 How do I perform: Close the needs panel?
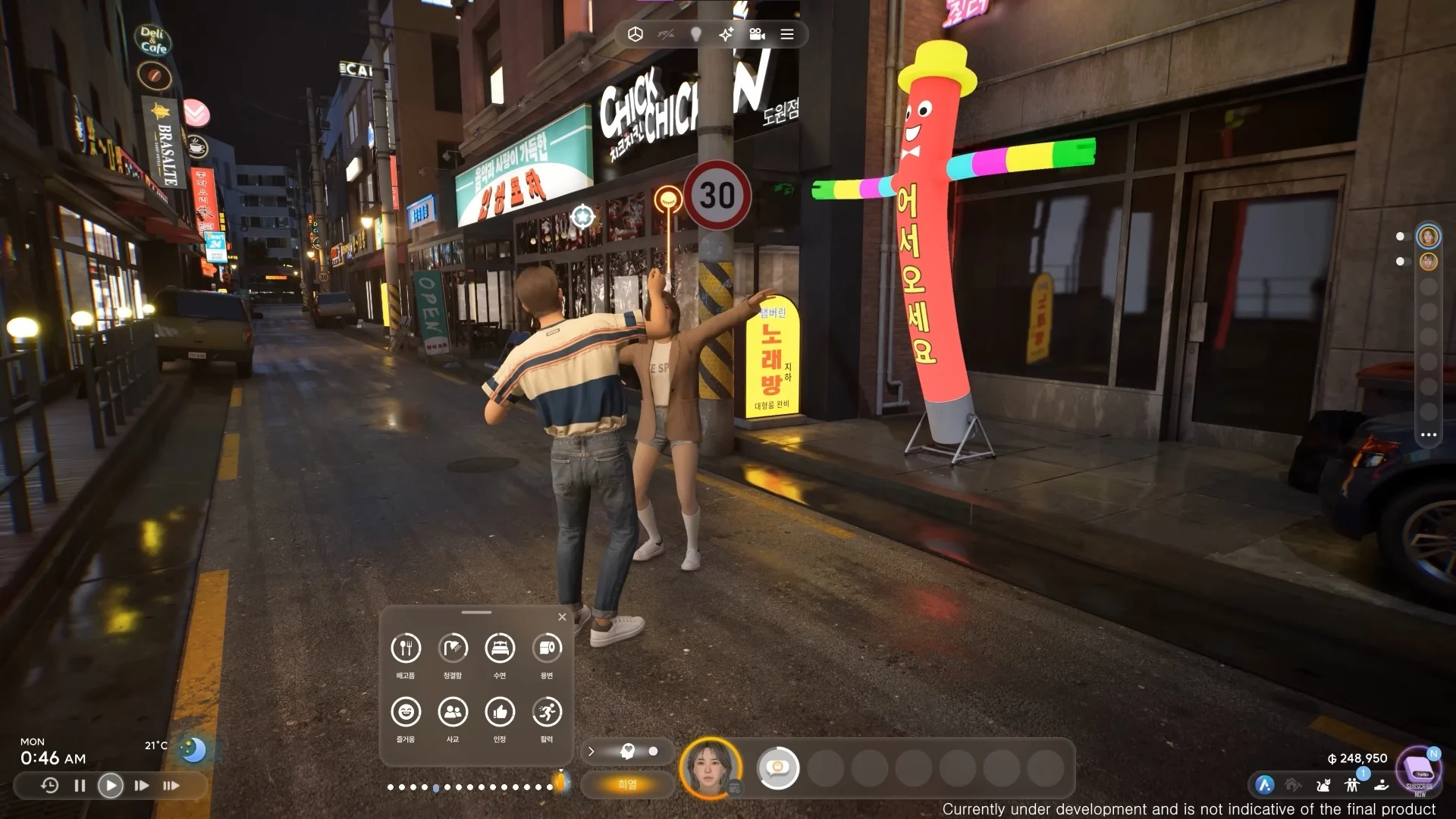[x=562, y=617]
